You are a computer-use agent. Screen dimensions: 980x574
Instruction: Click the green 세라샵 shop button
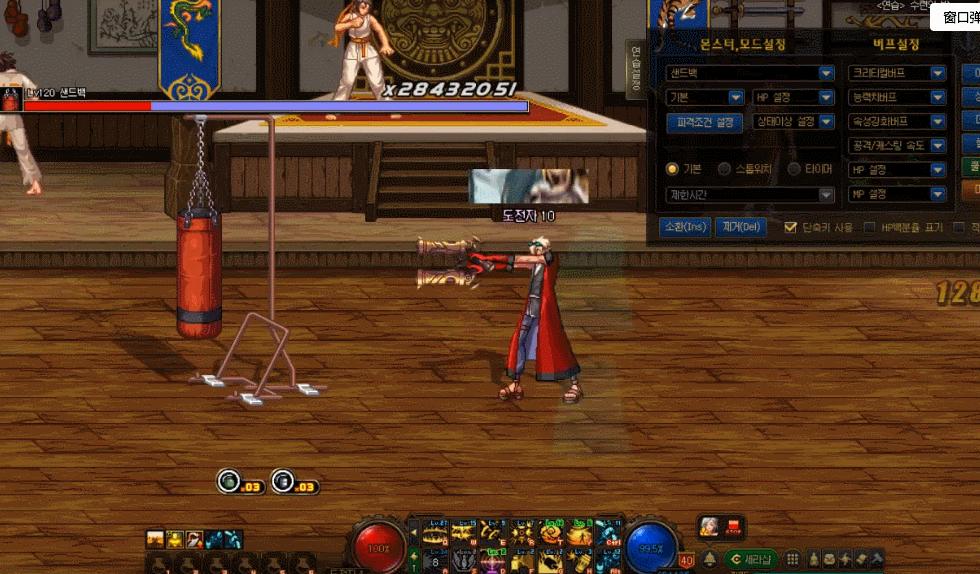751,559
